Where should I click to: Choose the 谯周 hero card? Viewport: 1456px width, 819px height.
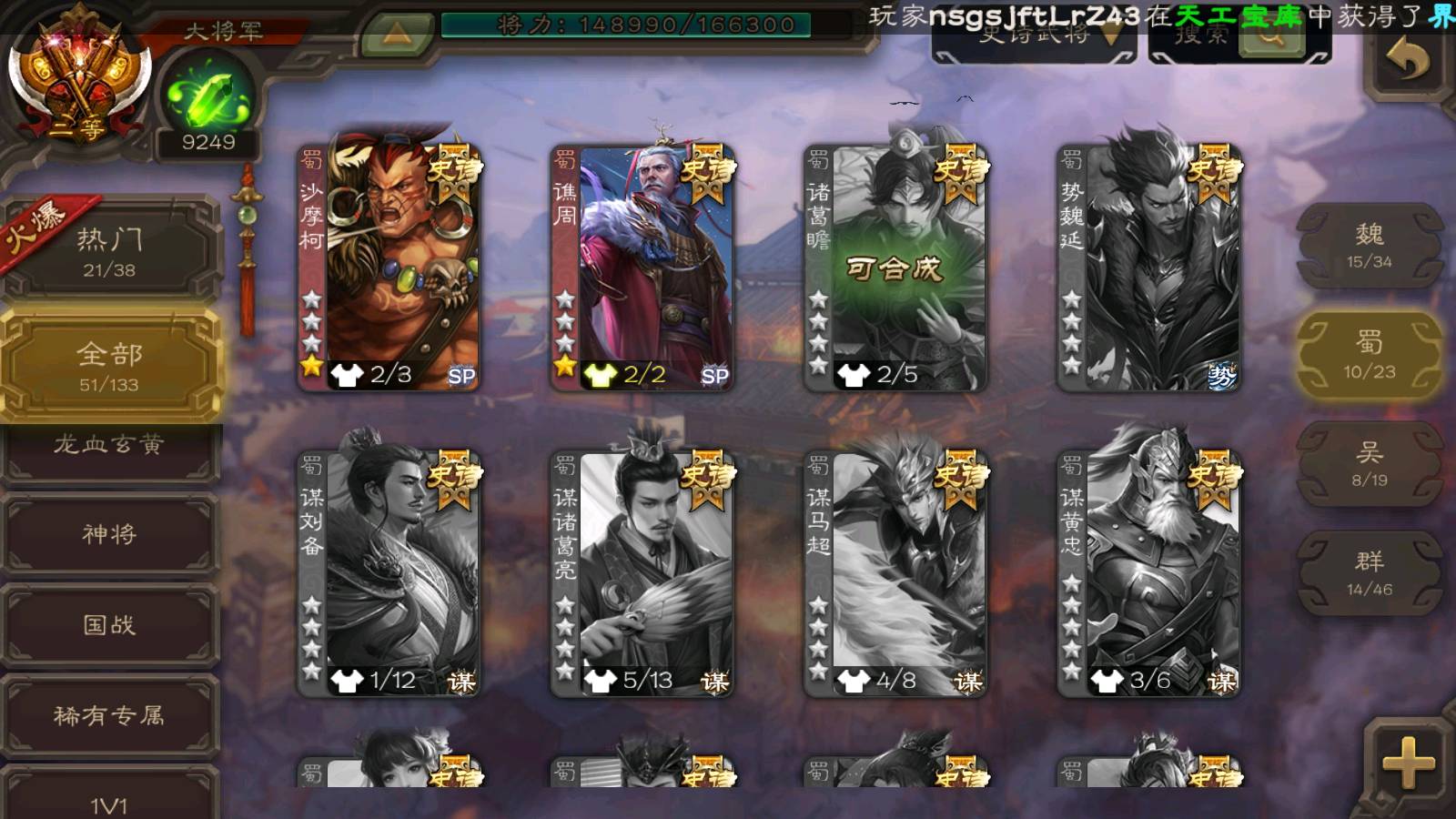pos(642,268)
